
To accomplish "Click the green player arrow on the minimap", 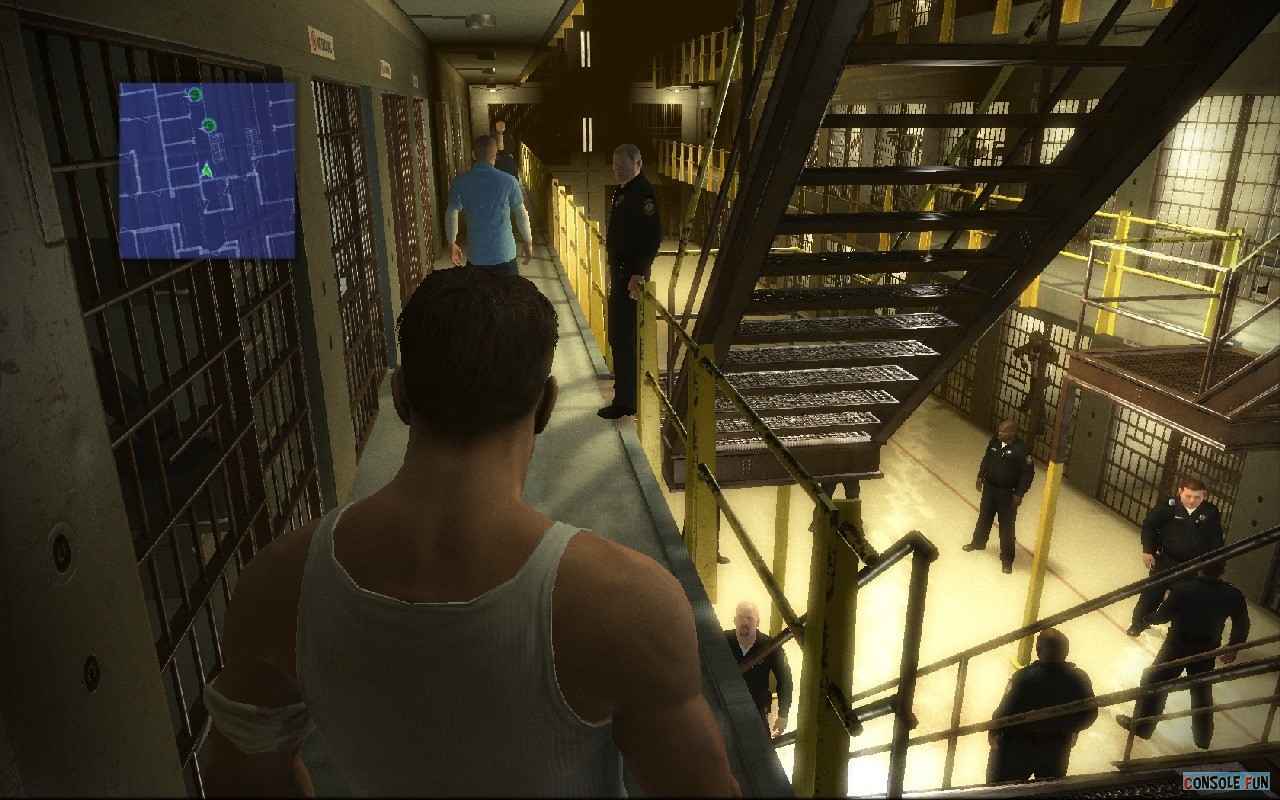I will 206,171.
